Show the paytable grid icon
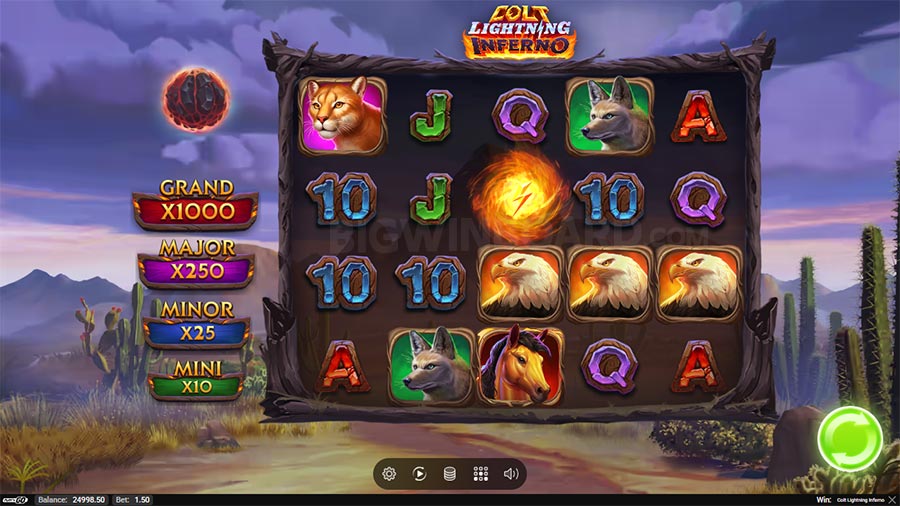900x506 pixels. click(x=480, y=474)
